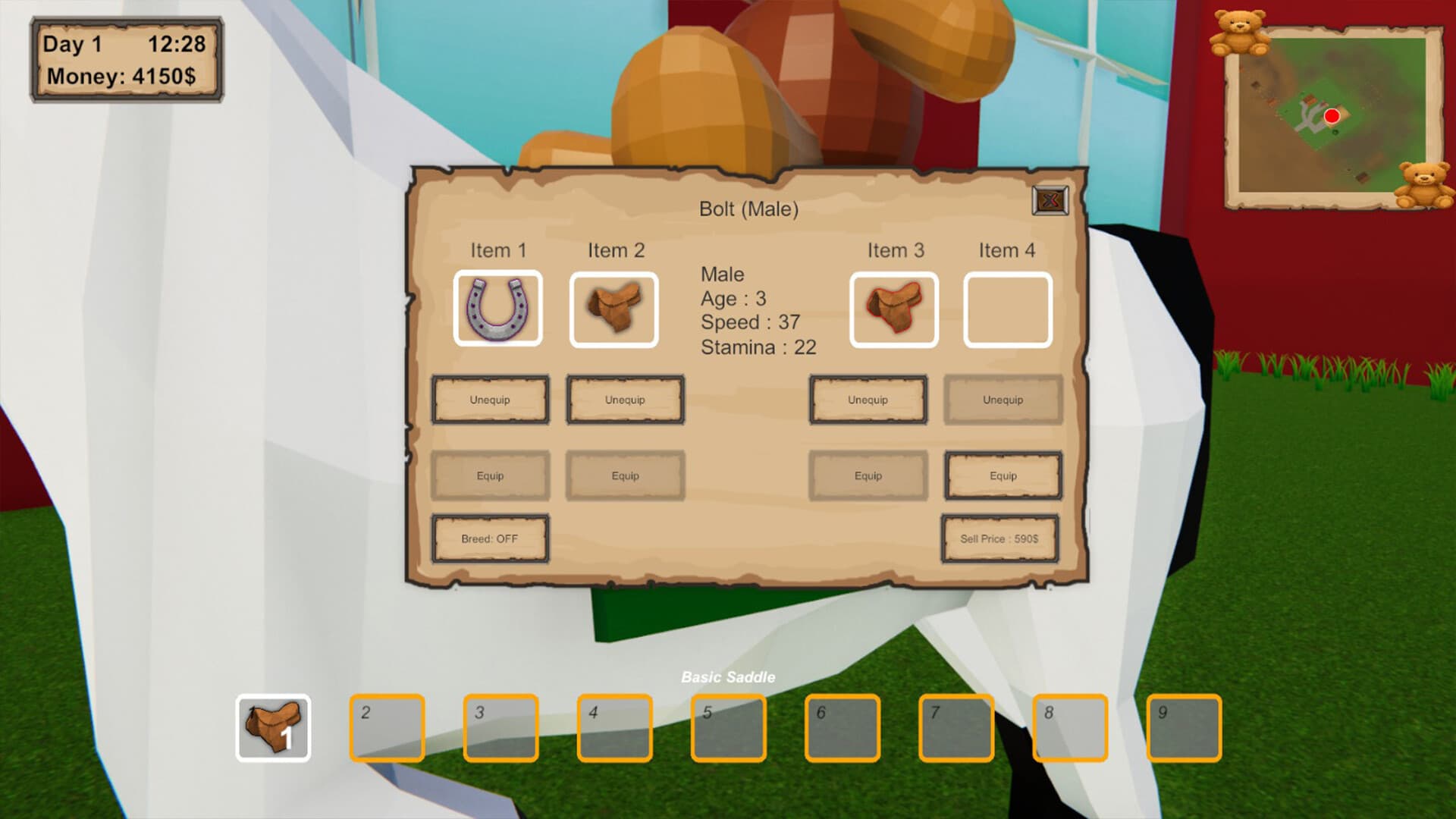Select the saddle in Item 2 slot
The image size is (1456, 819).
click(614, 309)
